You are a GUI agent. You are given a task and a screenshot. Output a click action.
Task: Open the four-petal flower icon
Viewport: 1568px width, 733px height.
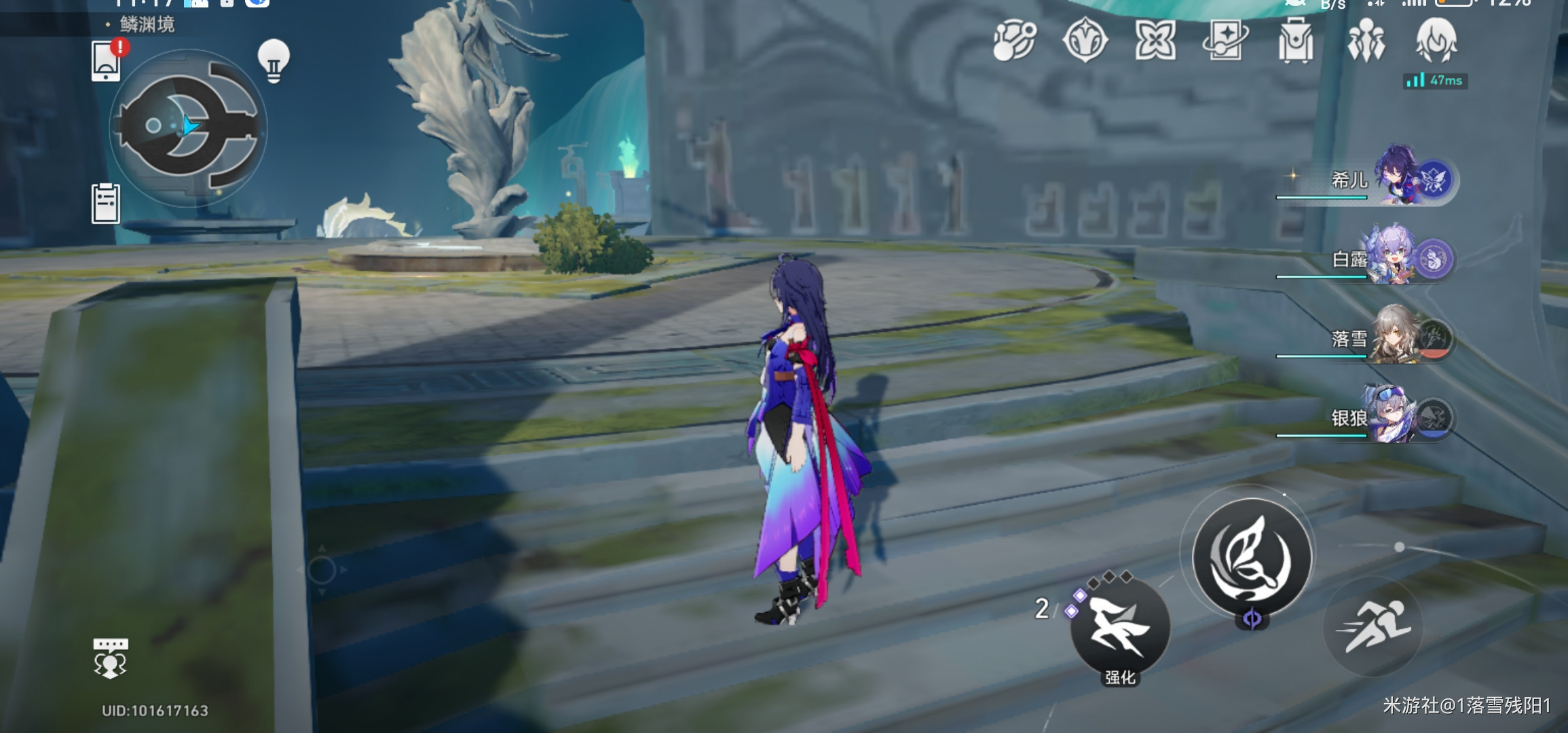pyautogui.click(x=1155, y=40)
